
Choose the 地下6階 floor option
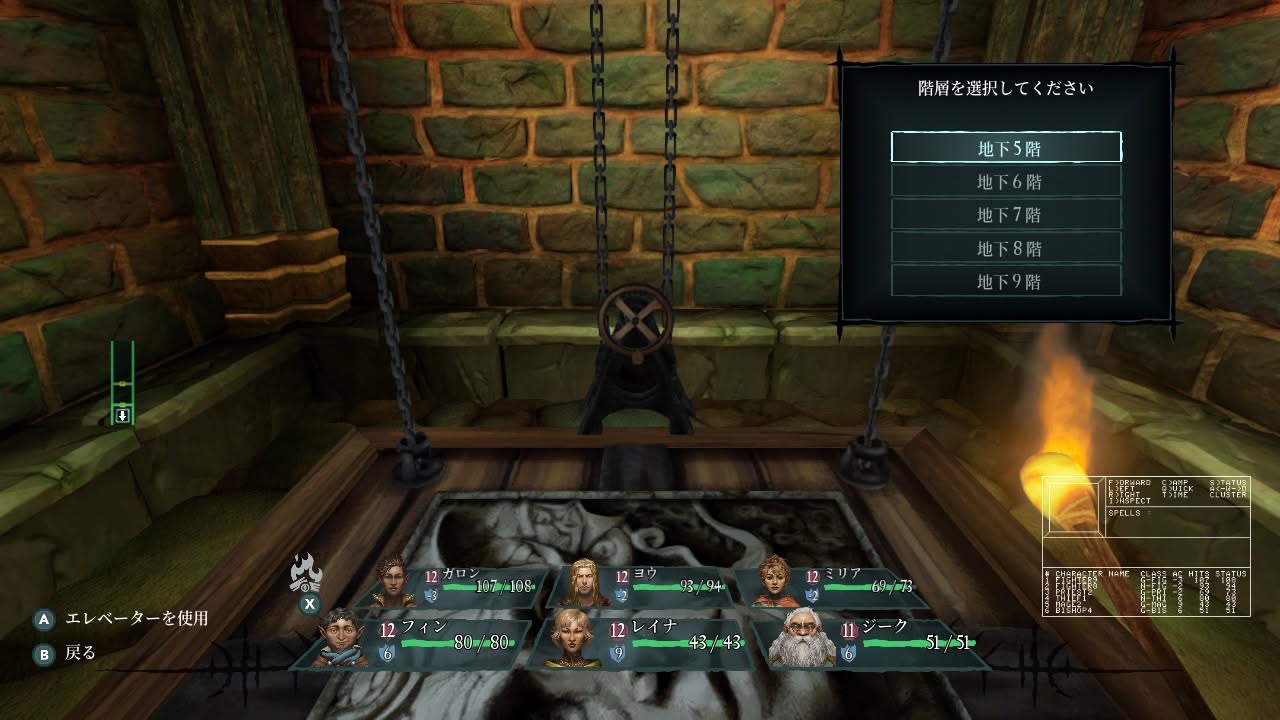(x=1006, y=181)
